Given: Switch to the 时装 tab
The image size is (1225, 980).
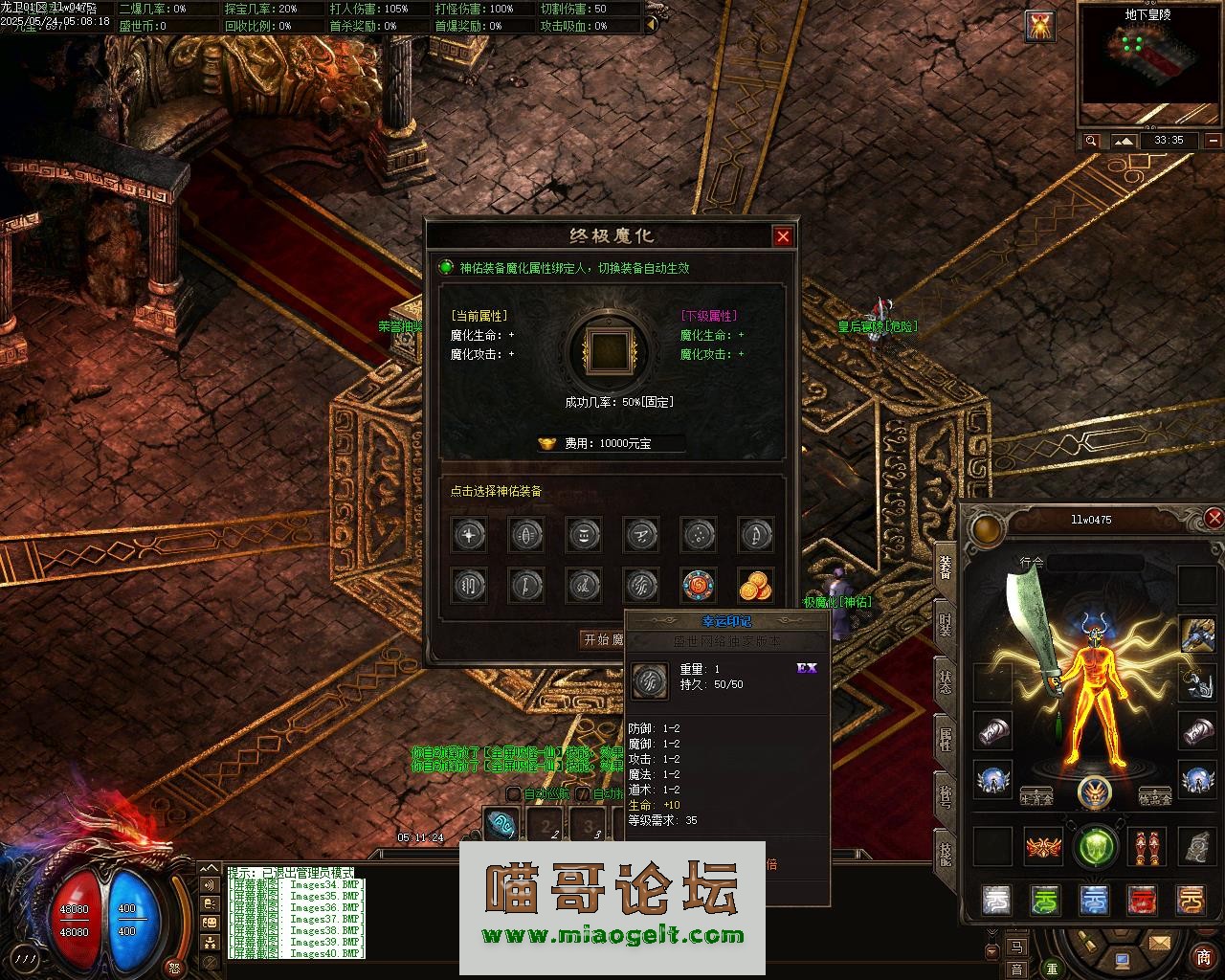Looking at the screenshot, I should click(x=946, y=624).
